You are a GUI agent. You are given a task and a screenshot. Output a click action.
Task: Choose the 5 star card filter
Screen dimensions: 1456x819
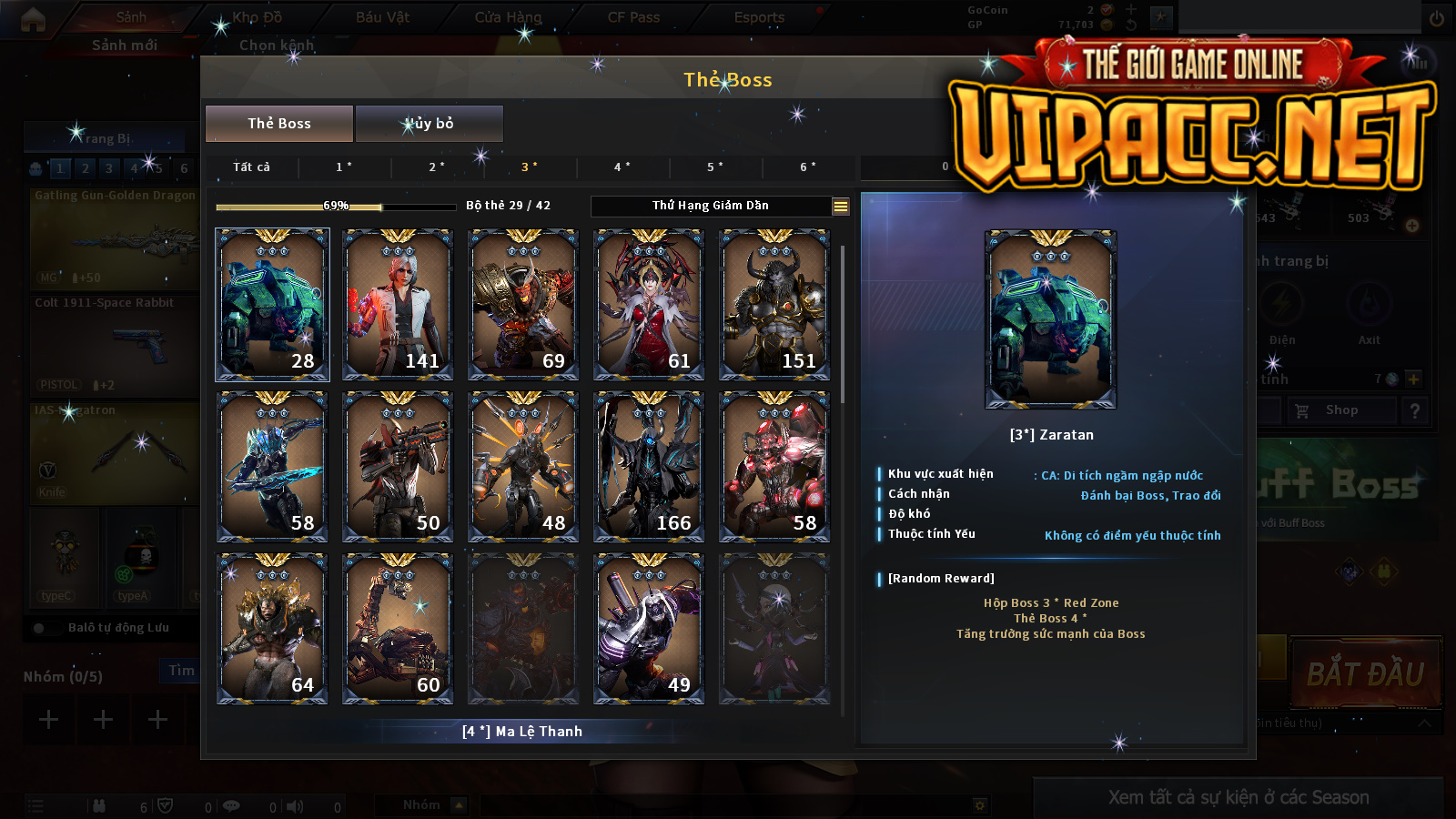pyautogui.click(x=715, y=167)
